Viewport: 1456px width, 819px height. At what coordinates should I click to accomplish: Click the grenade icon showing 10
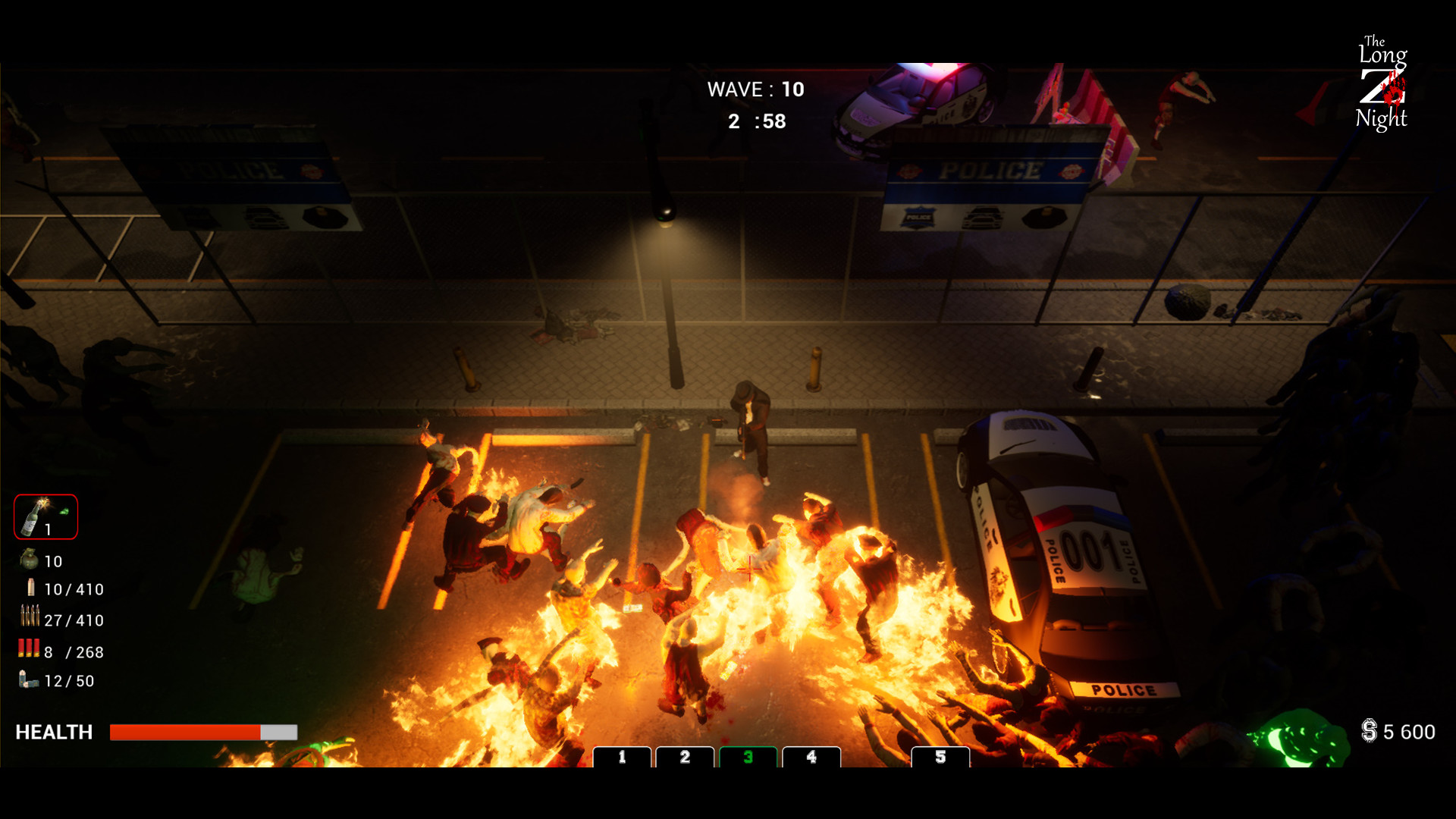[x=29, y=561]
